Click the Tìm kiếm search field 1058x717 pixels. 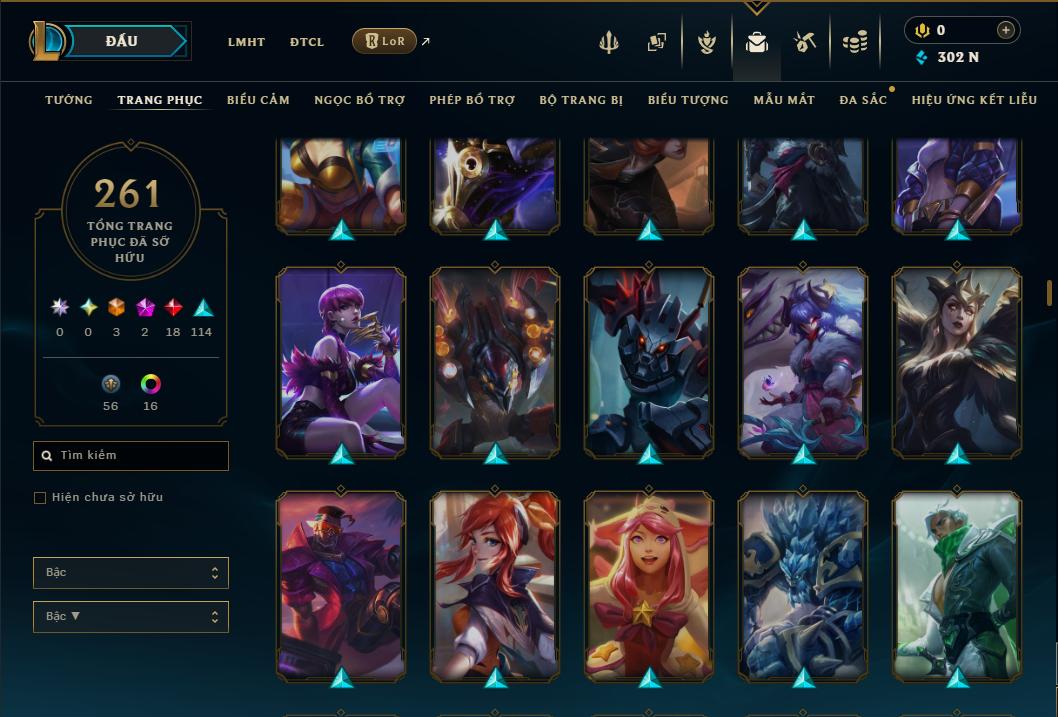point(131,456)
